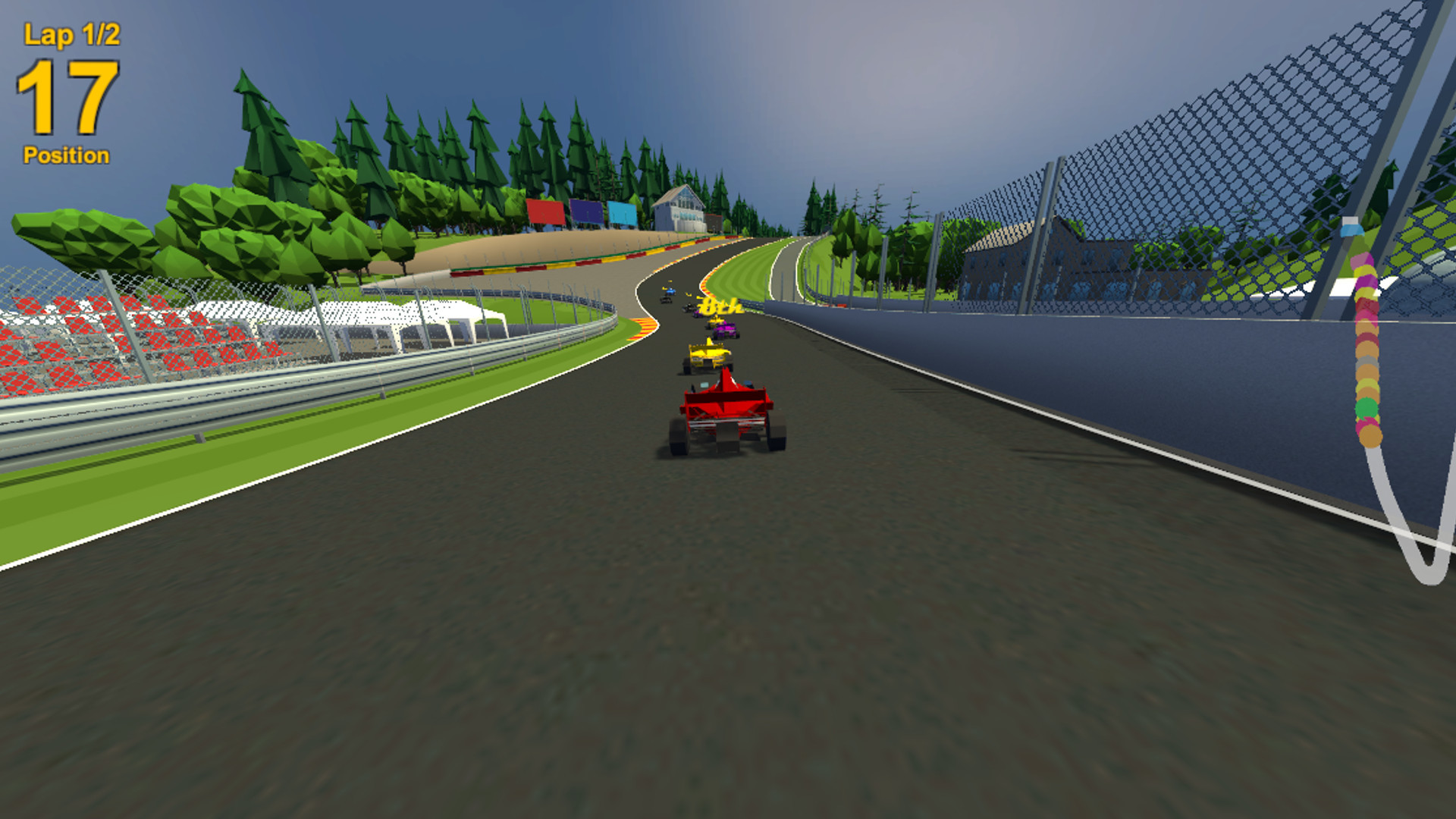Click the finish flag icon atop minimap

tap(1352, 226)
